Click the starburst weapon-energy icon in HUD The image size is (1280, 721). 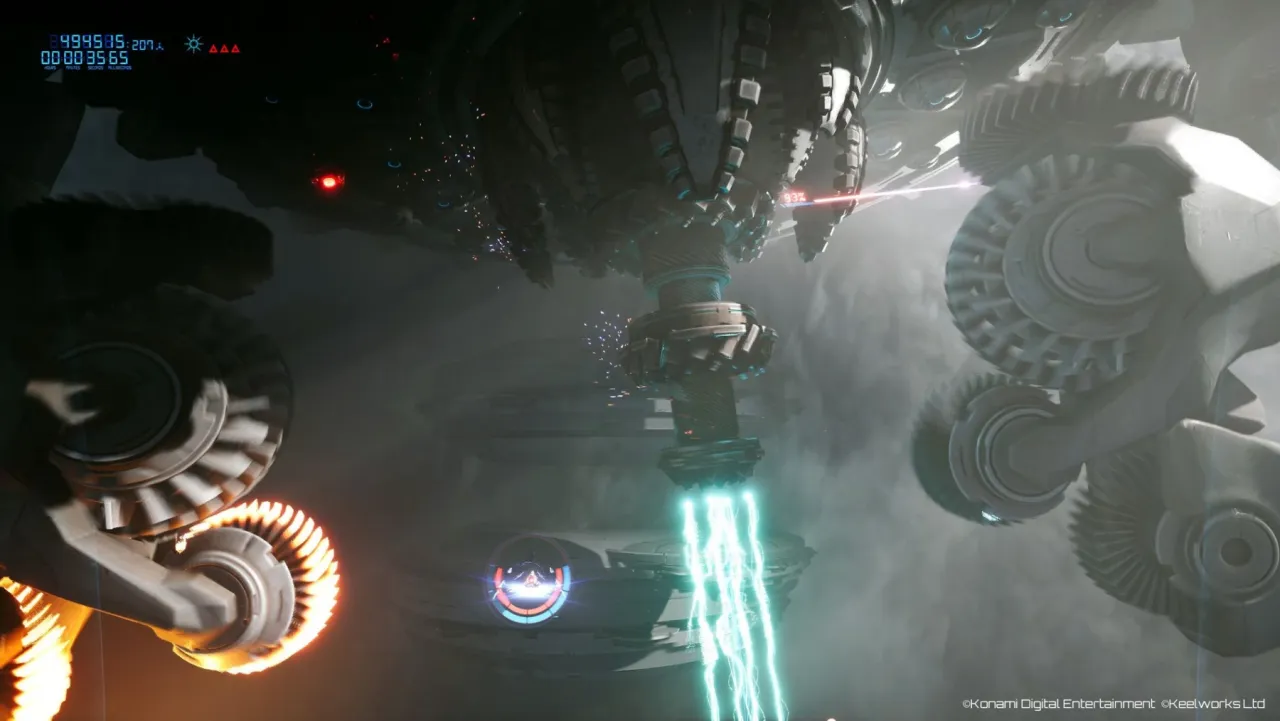tap(194, 43)
